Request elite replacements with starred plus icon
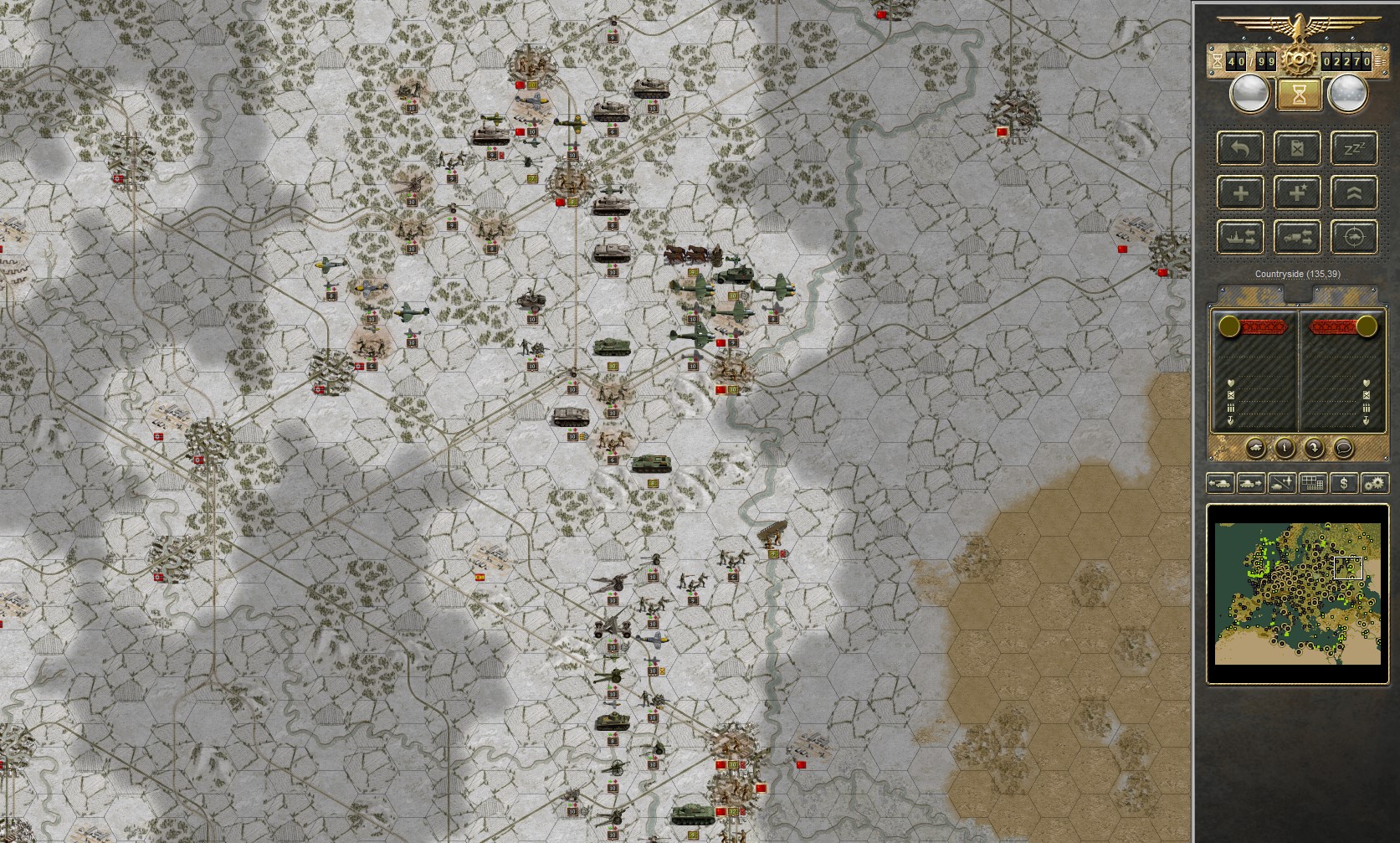 [1296, 193]
